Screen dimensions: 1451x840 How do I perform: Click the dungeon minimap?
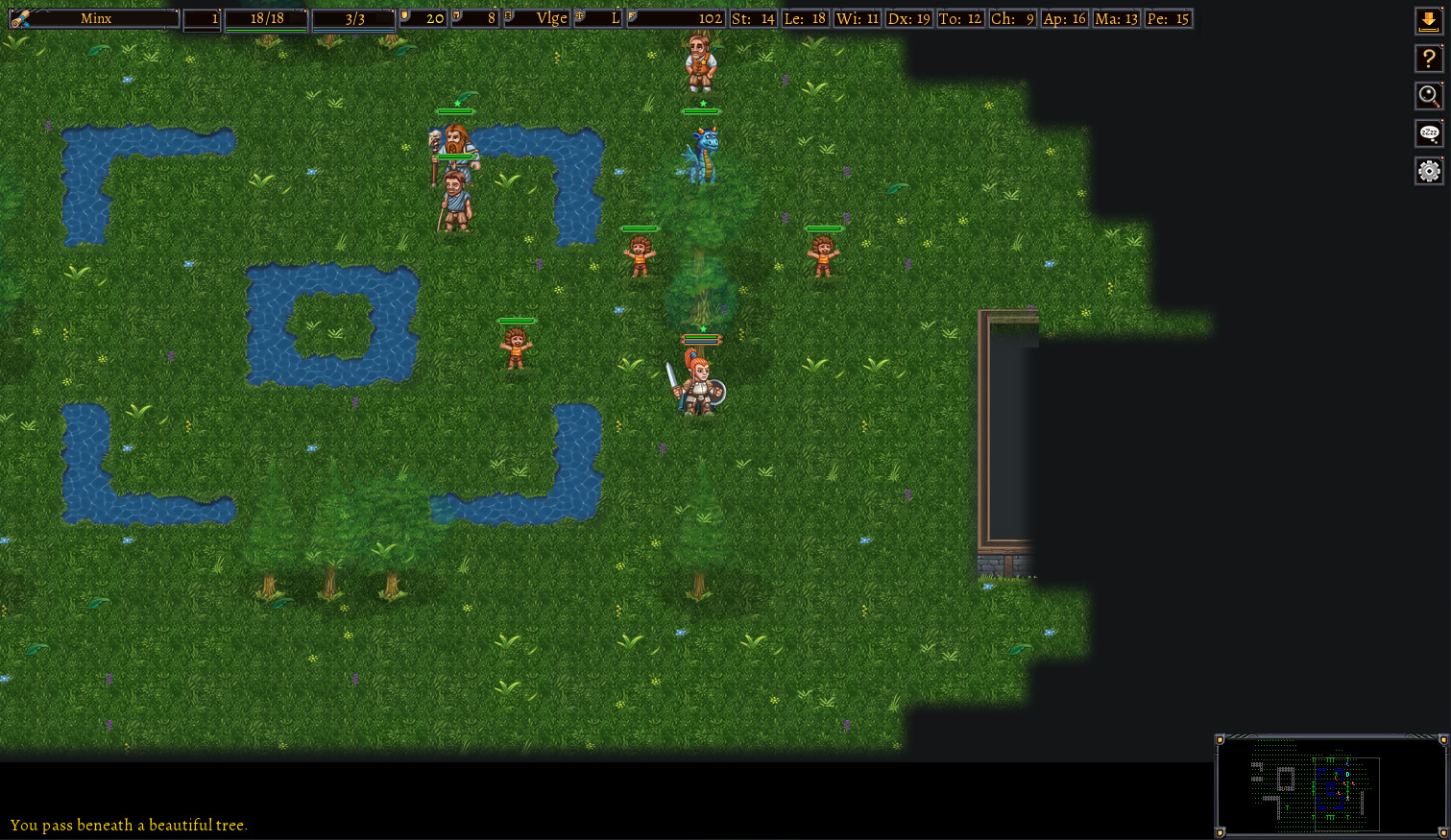(x=1332, y=785)
